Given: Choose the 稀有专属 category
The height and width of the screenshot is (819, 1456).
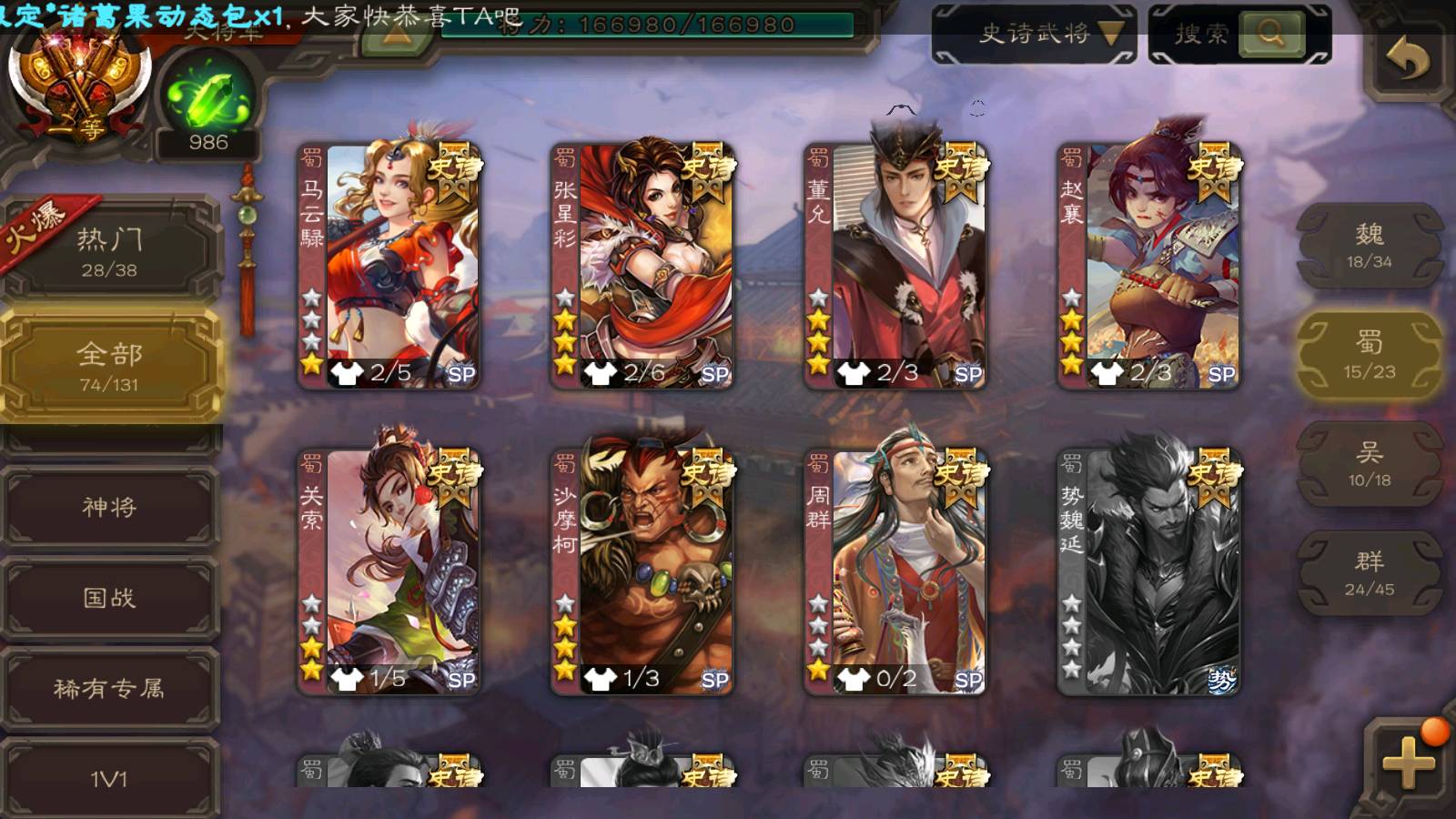Looking at the screenshot, I should (x=109, y=689).
